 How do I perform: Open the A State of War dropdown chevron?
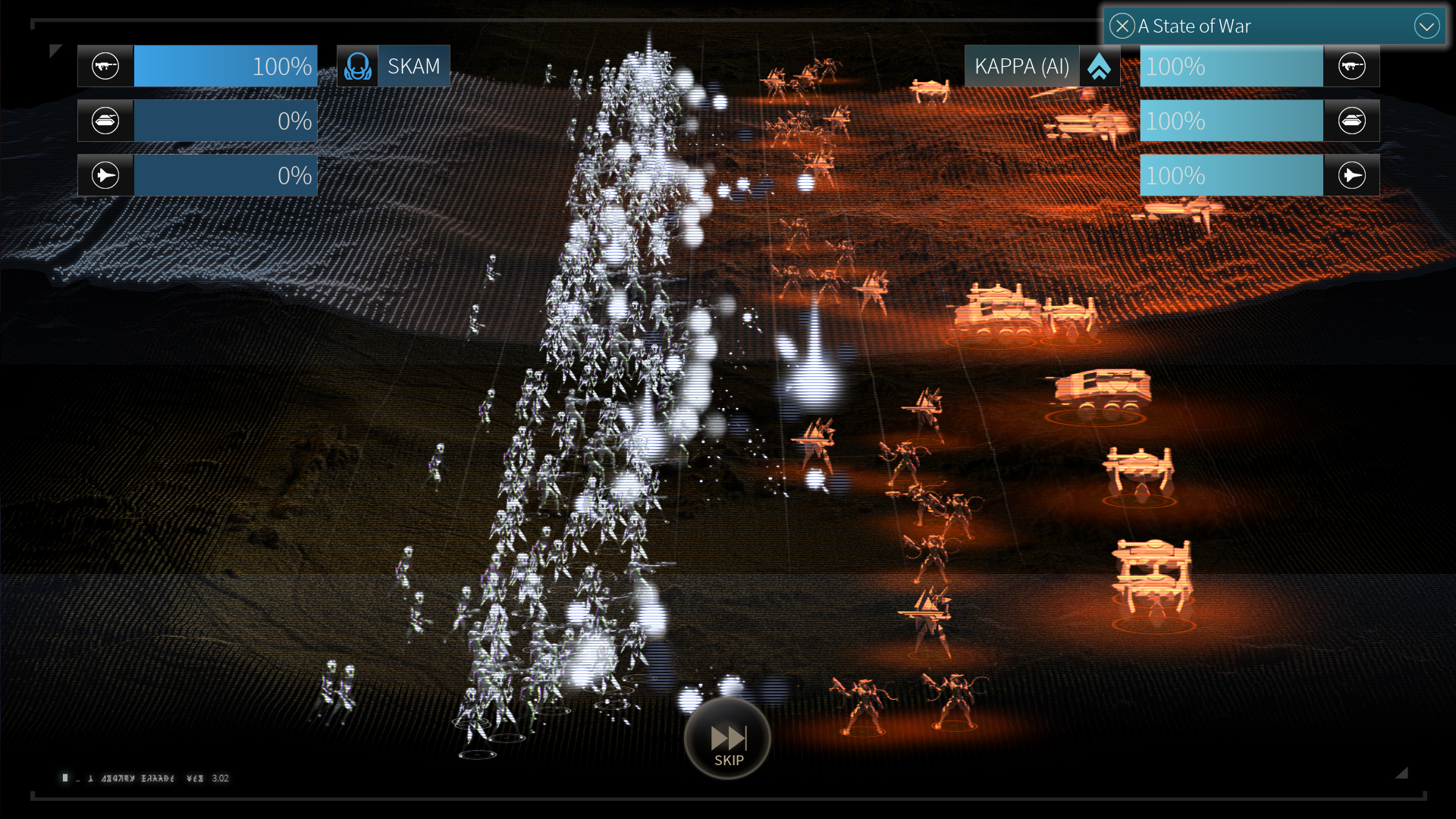[x=1426, y=26]
